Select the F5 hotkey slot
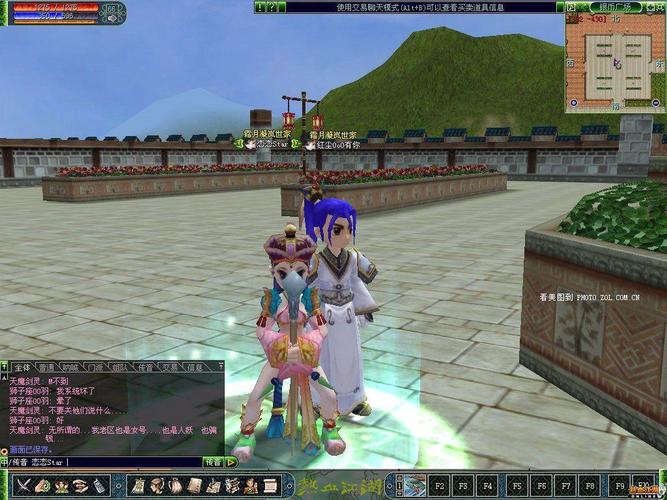Screen dimensions: 667x500 point(517,485)
